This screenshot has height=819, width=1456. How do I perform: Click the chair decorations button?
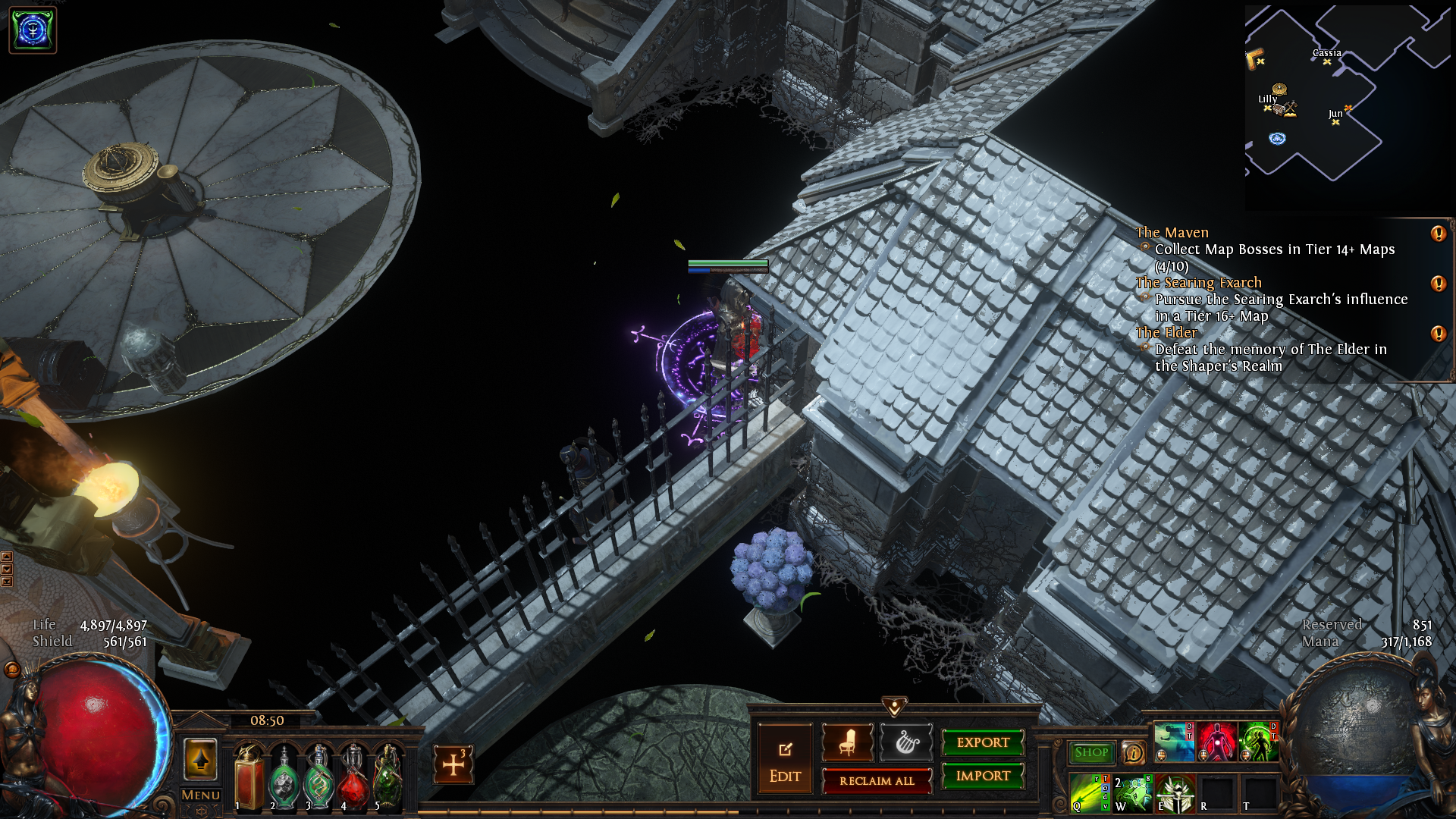pos(847,742)
